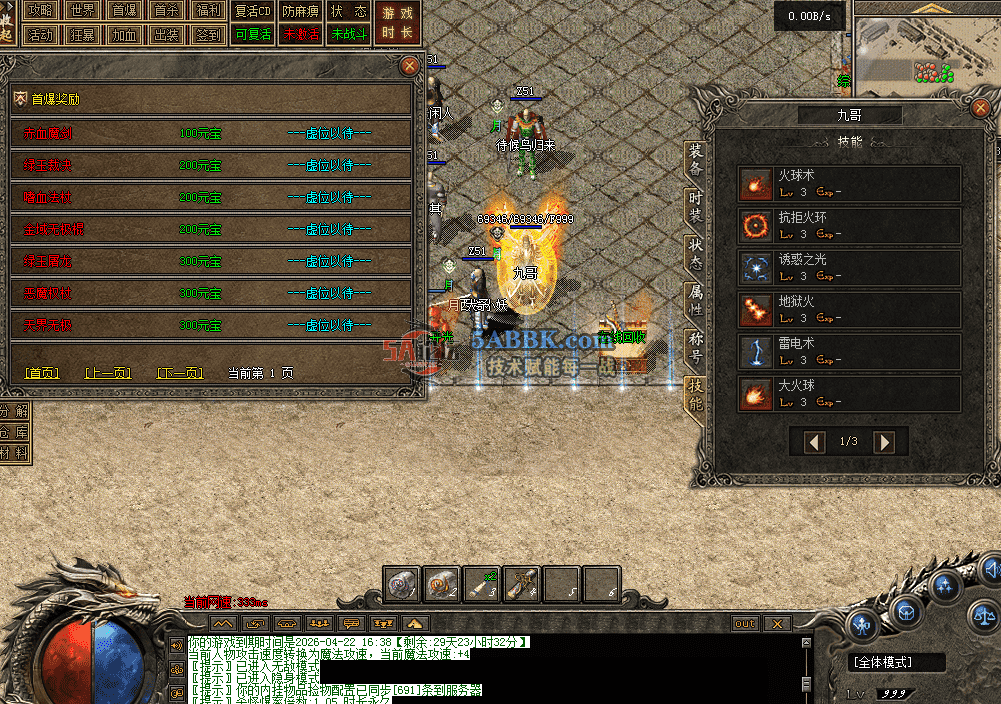Go to the next skills page arrow

point(883,442)
